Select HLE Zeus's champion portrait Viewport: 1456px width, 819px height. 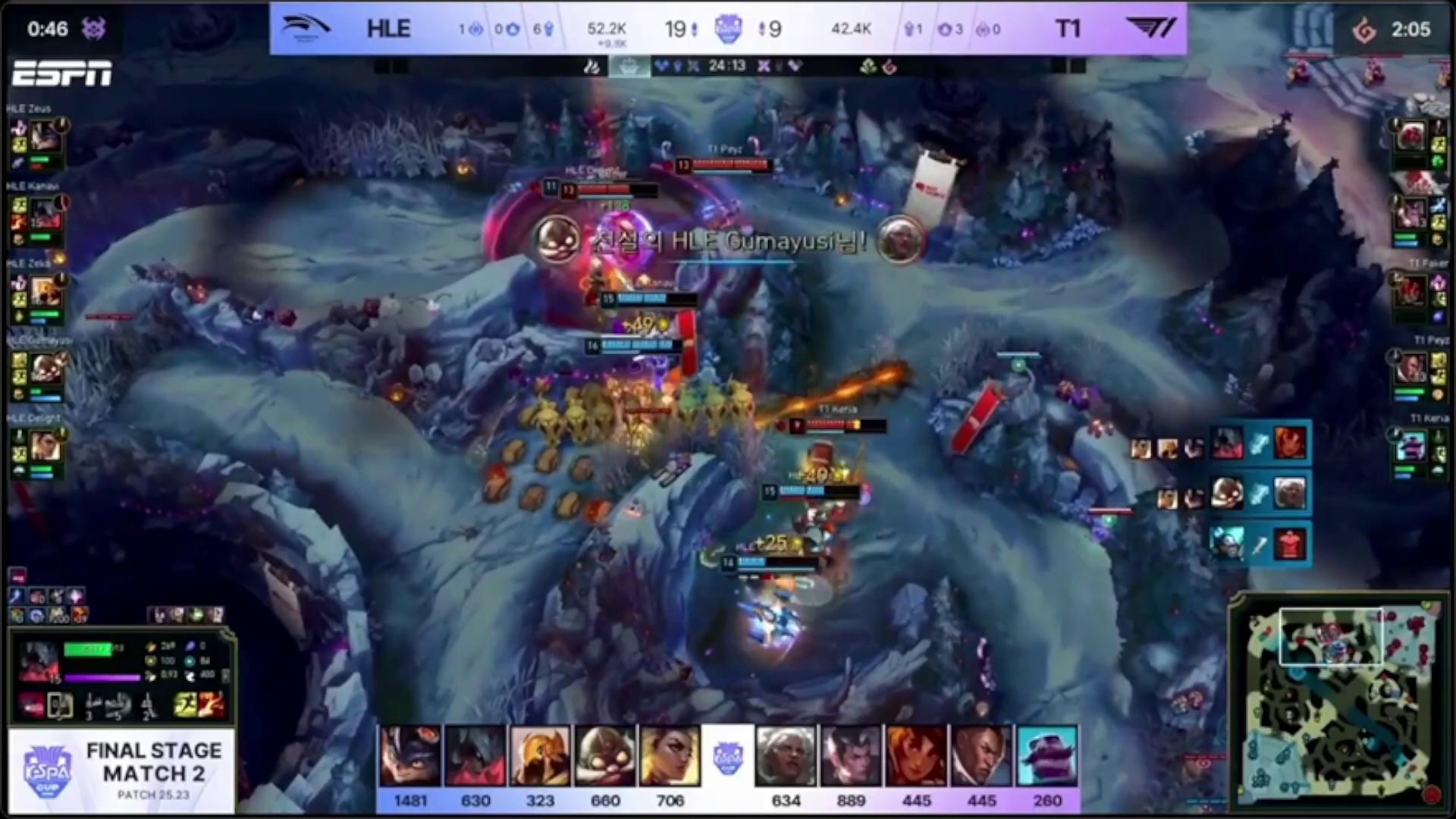[x=45, y=137]
